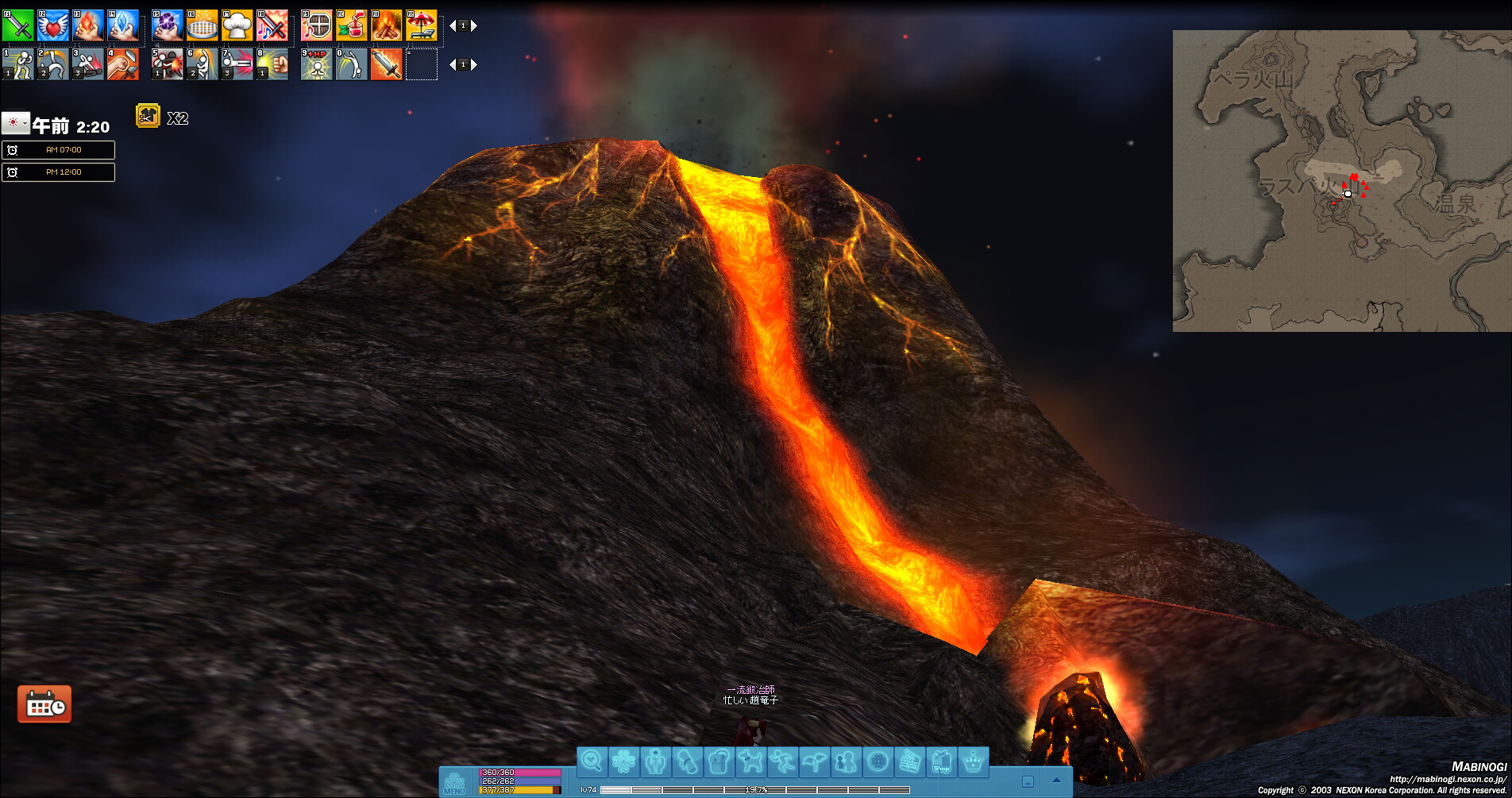Open the main MENU clover button

454,781
